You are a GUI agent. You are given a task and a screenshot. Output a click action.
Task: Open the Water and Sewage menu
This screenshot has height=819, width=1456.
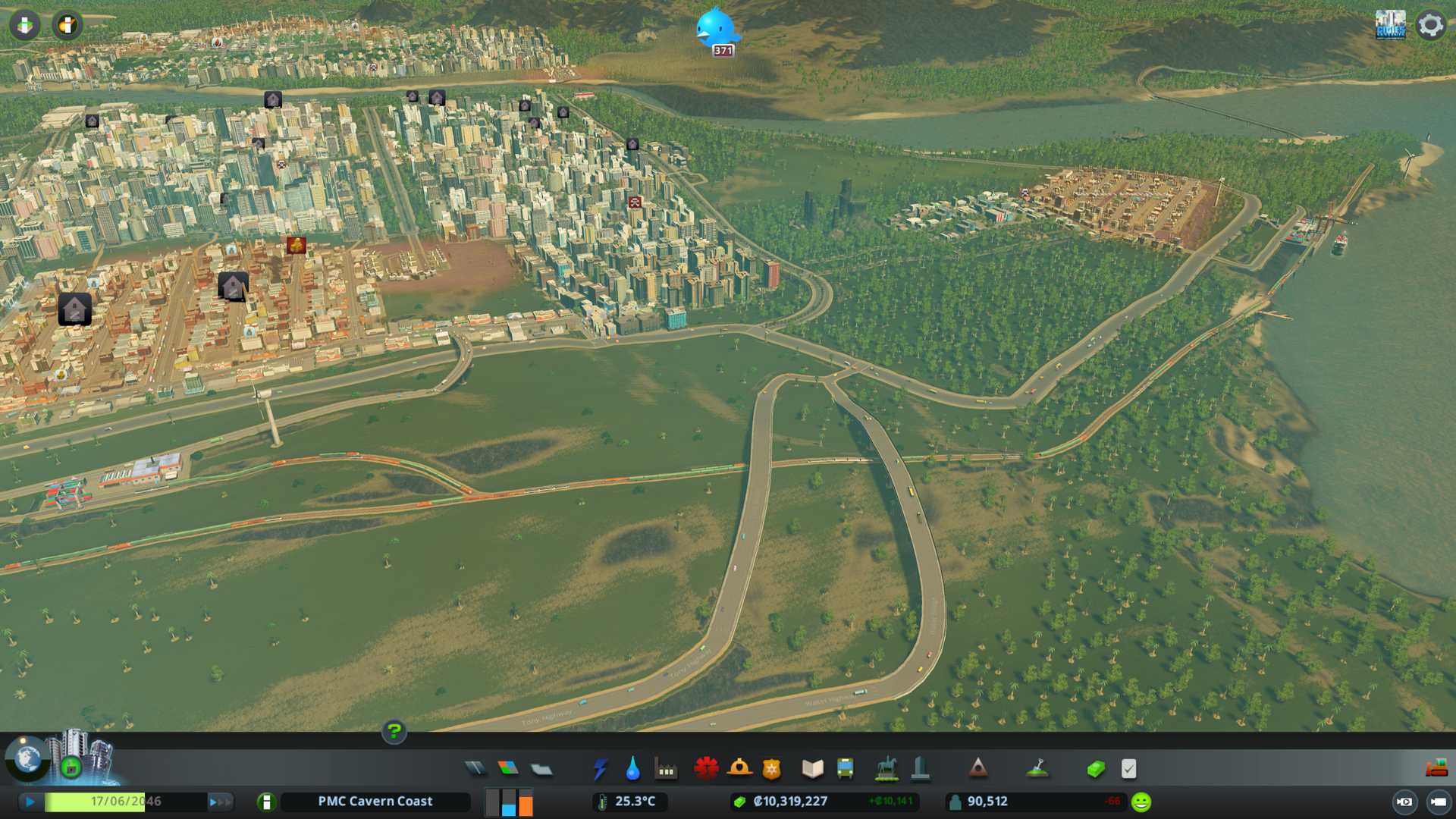[x=632, y=769]
